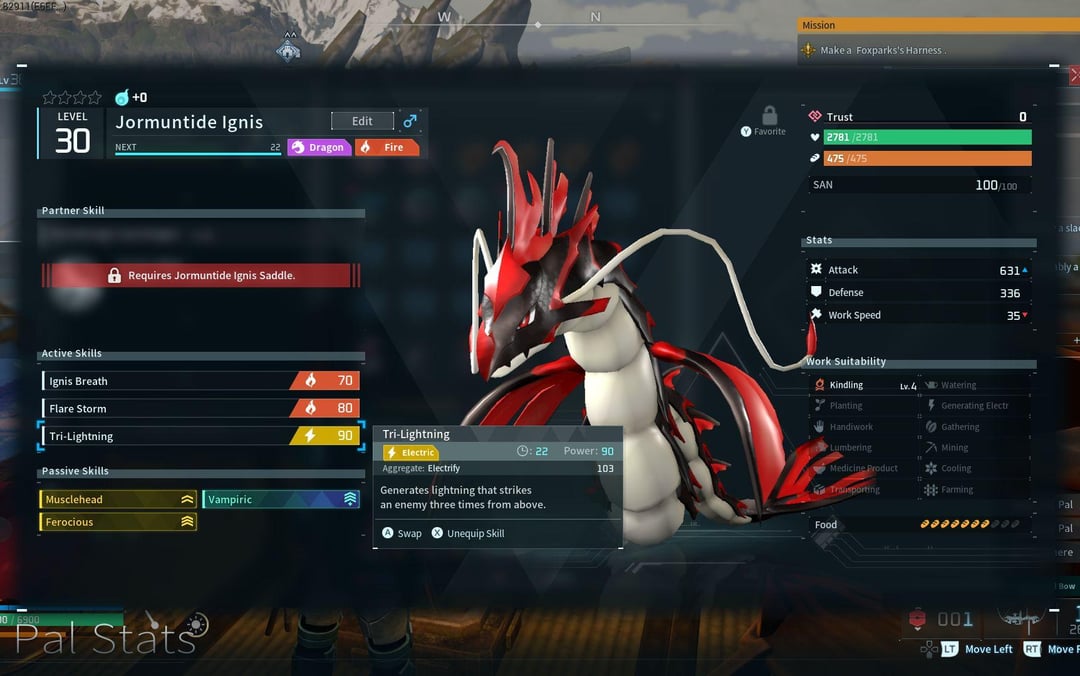Toggle the Favorite lock icon
The height and width of the screenshot is (676, 1080).
(769, 116)
